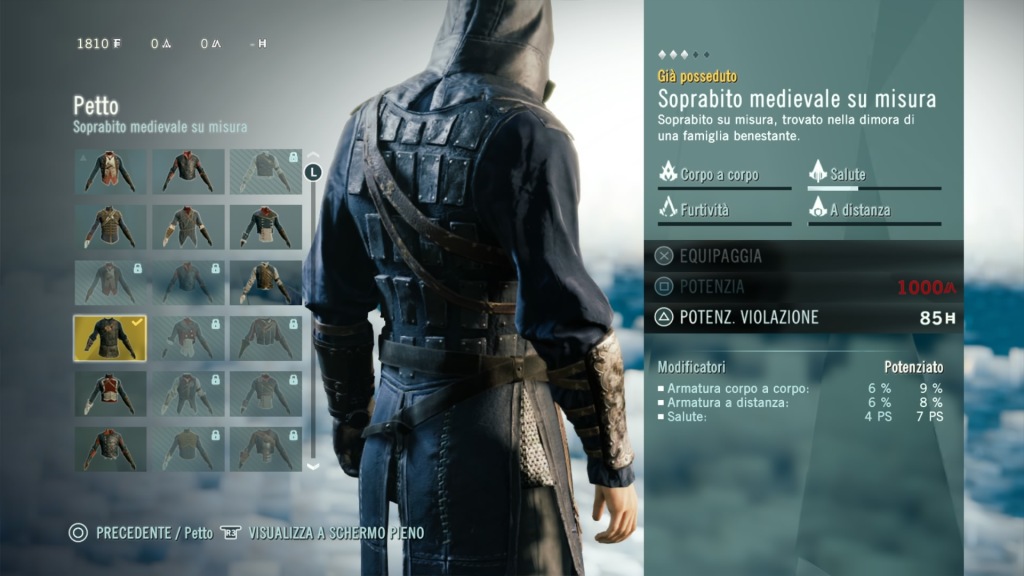Choose the EQUIPAGGIA option
1024x576 pixels.
pos(720,256)
